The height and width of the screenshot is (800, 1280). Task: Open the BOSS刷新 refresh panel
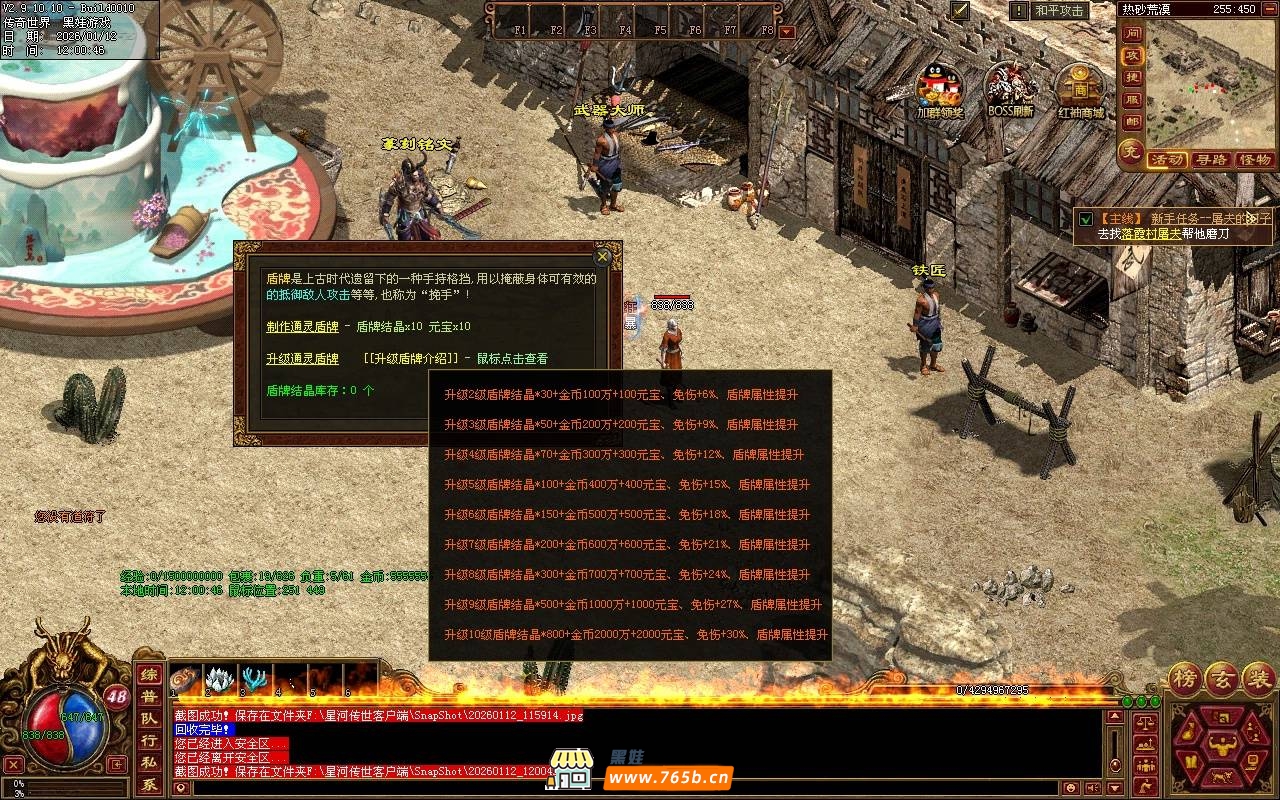pos(1011,86)
